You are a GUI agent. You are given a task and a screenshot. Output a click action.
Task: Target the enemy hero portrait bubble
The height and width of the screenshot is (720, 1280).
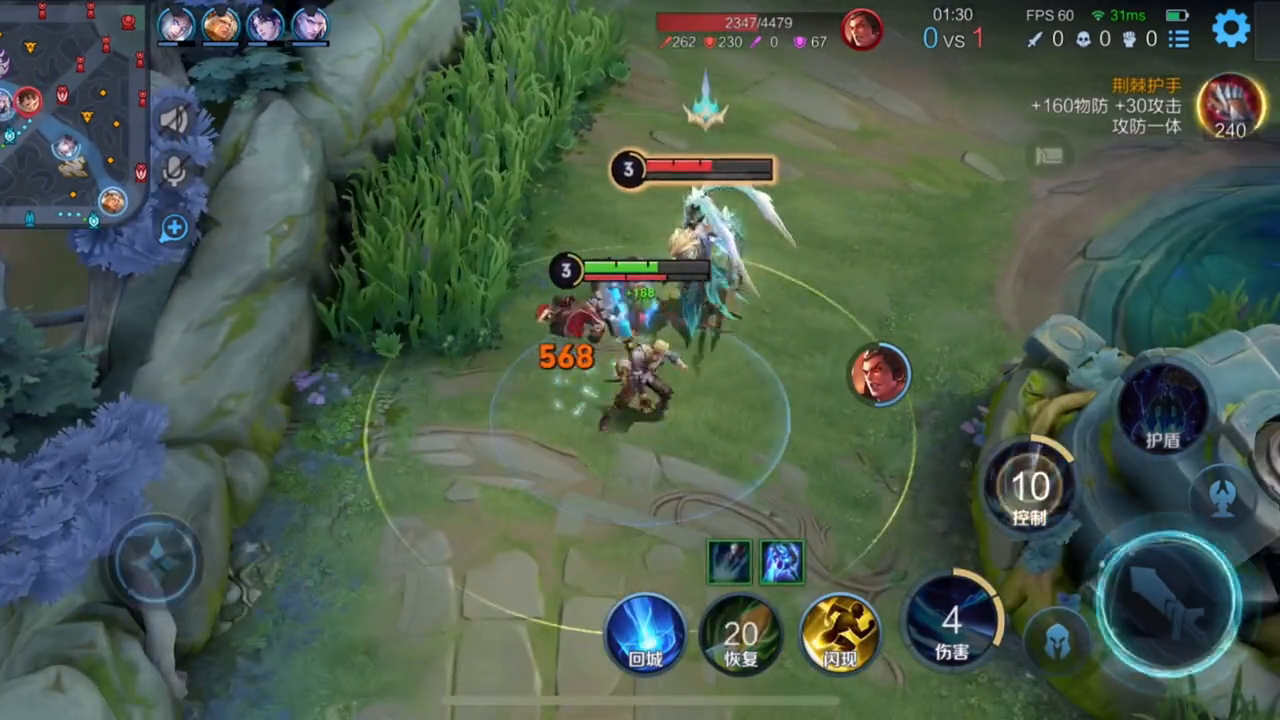click(x=879, y=375)
